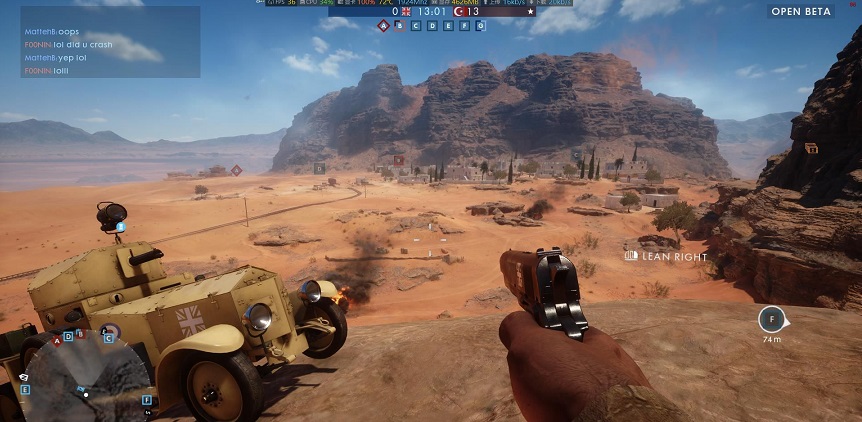Screen dimensions: 862x422
Task: Select objective D flag in top bar
Action: click(x=432, y=25)
